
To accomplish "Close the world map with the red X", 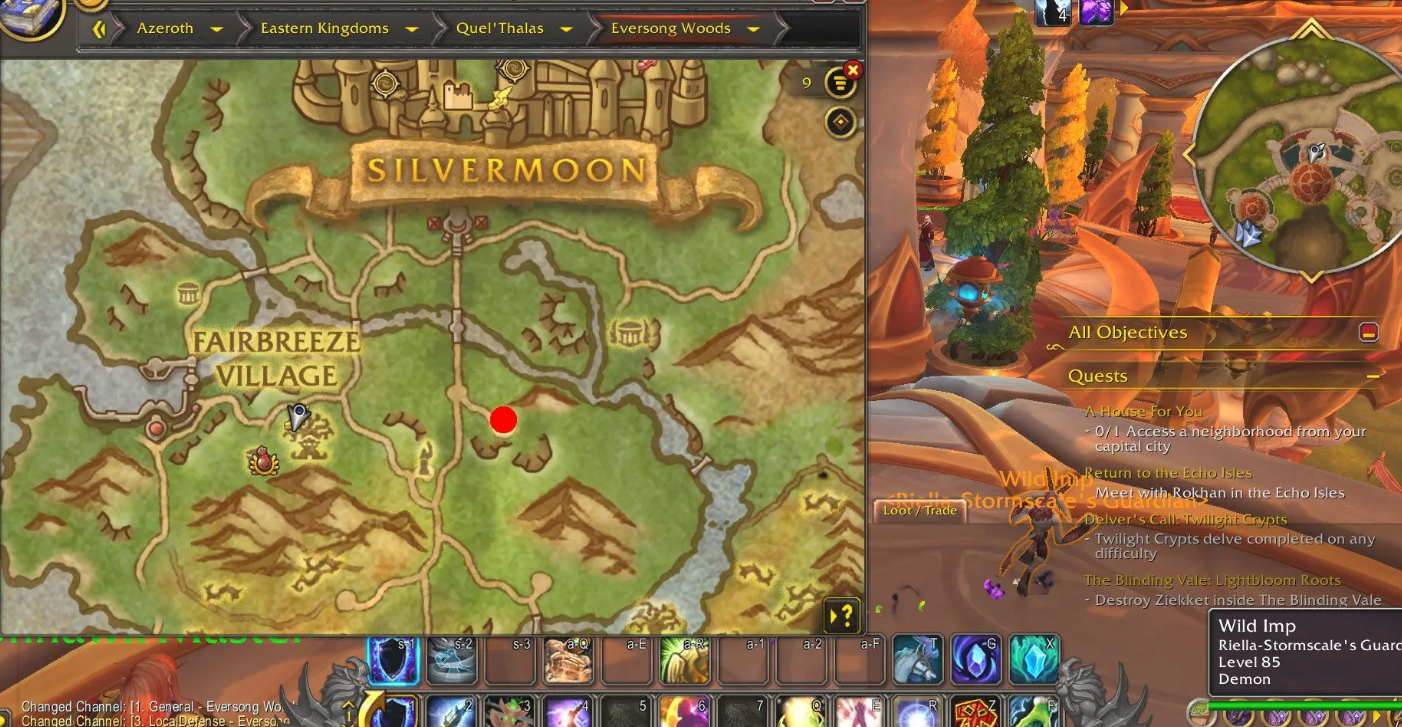I will [x=852, y=69].
